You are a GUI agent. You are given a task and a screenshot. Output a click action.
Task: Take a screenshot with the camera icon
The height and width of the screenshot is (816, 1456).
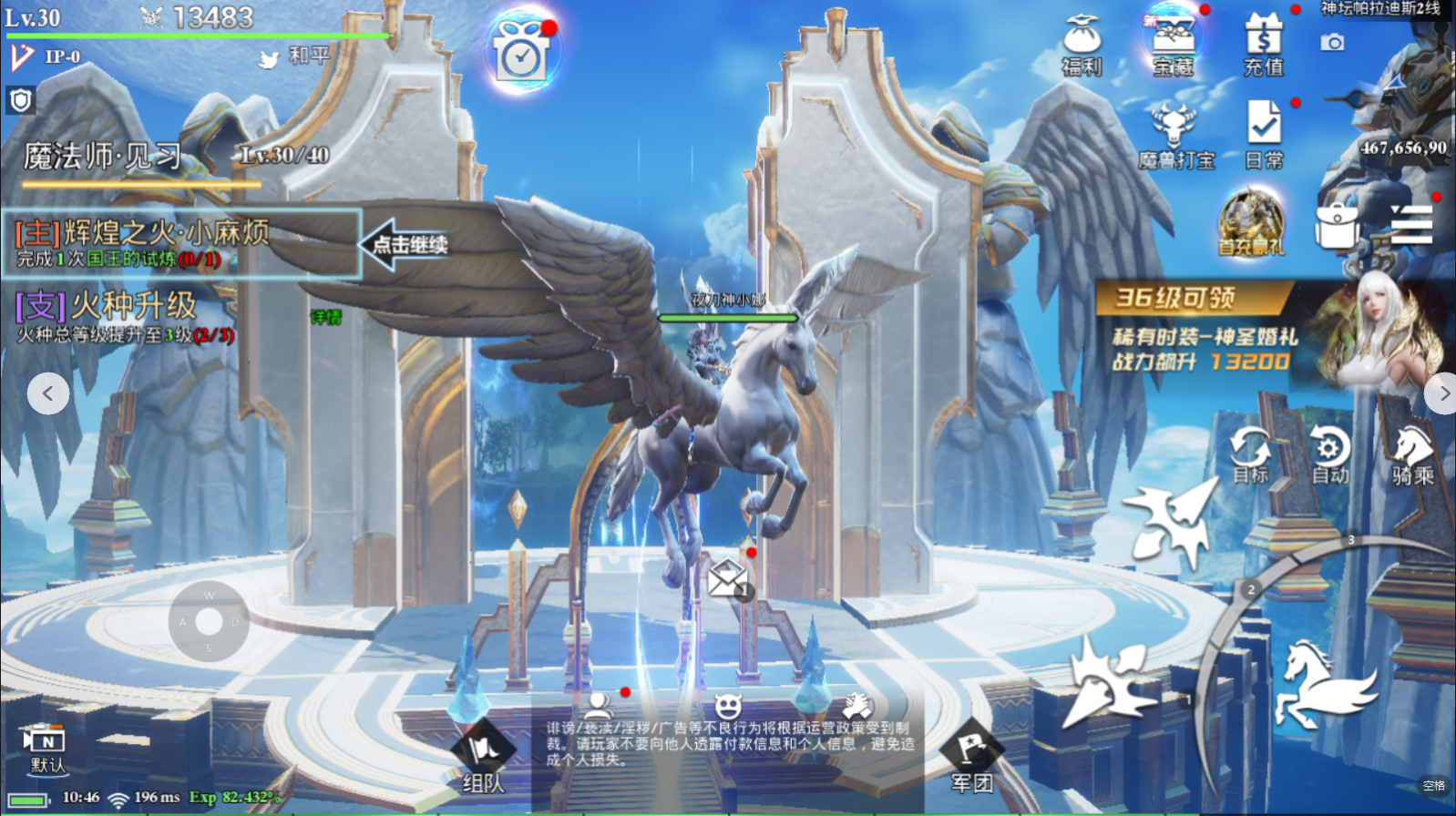coord(1332,43)
